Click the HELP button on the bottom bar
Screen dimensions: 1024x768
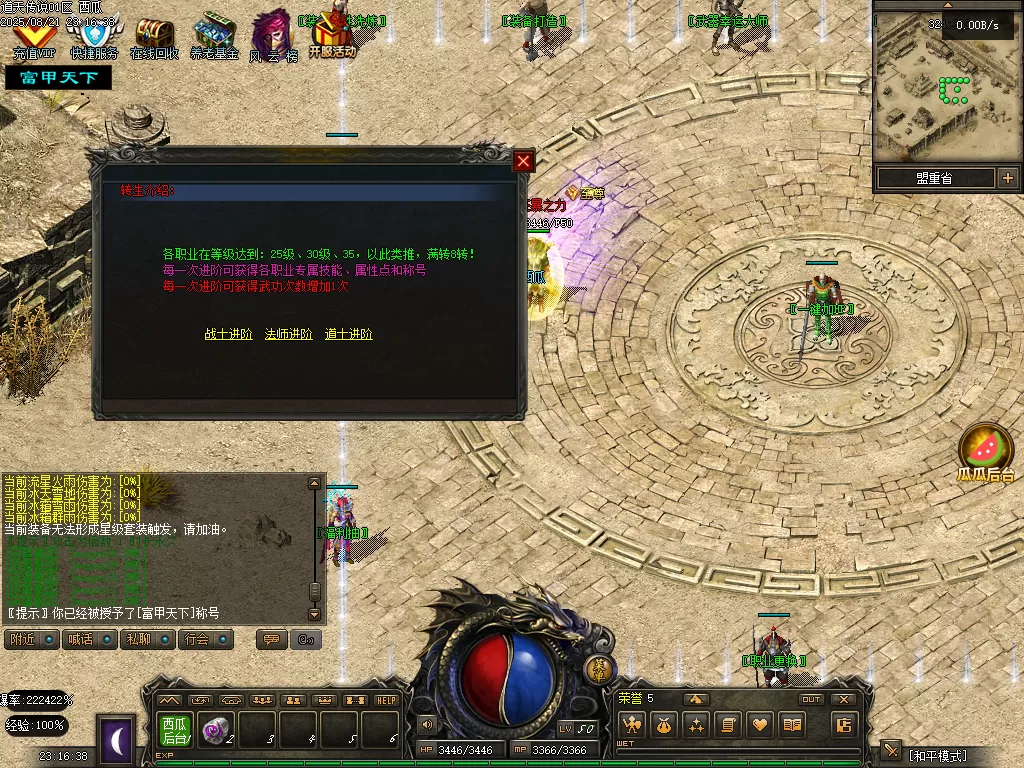386,700
